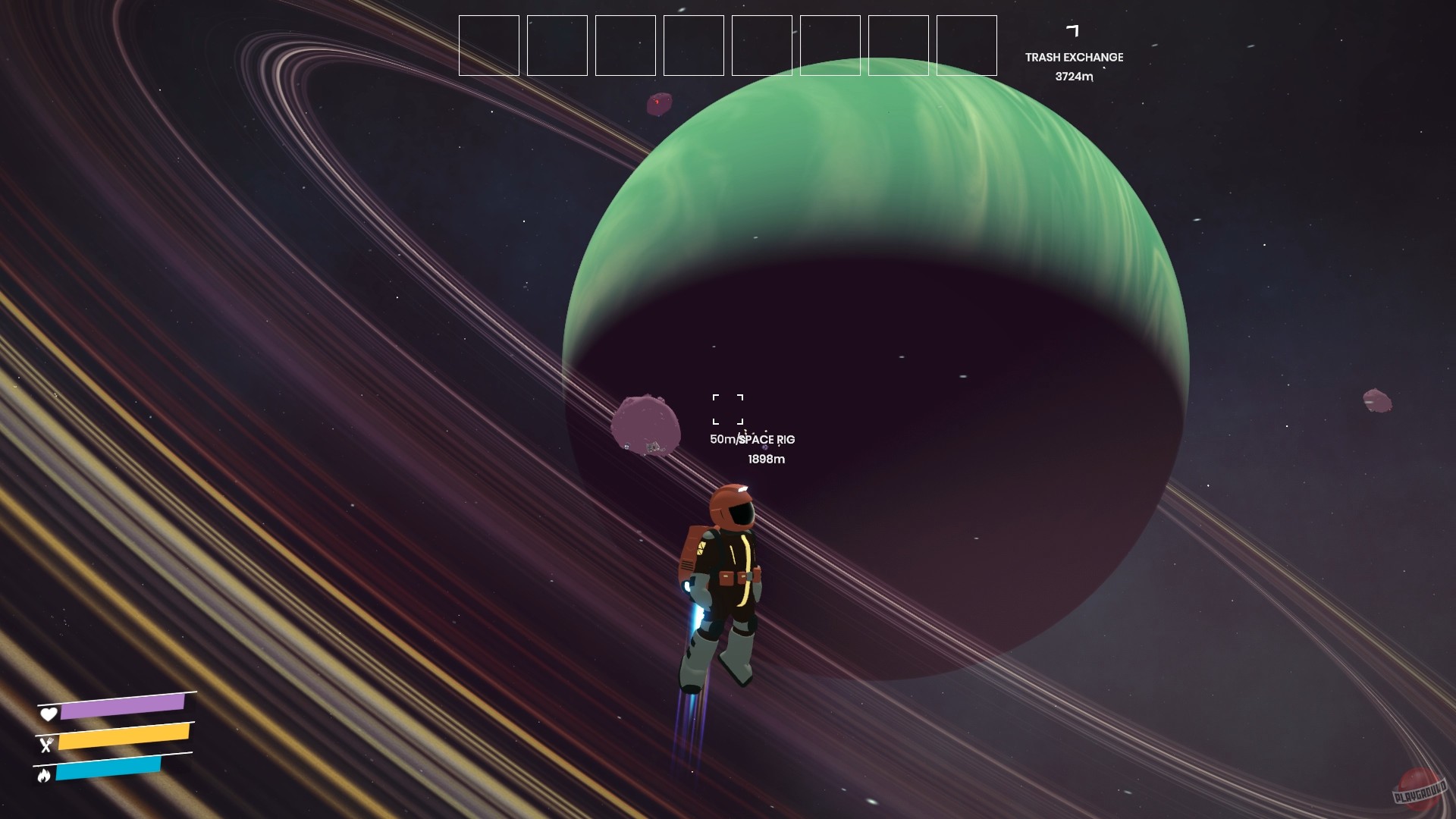Screen dimensions: 1456x819
Task: Select the first hotbar slot
Action: click(x=488, y=46)
